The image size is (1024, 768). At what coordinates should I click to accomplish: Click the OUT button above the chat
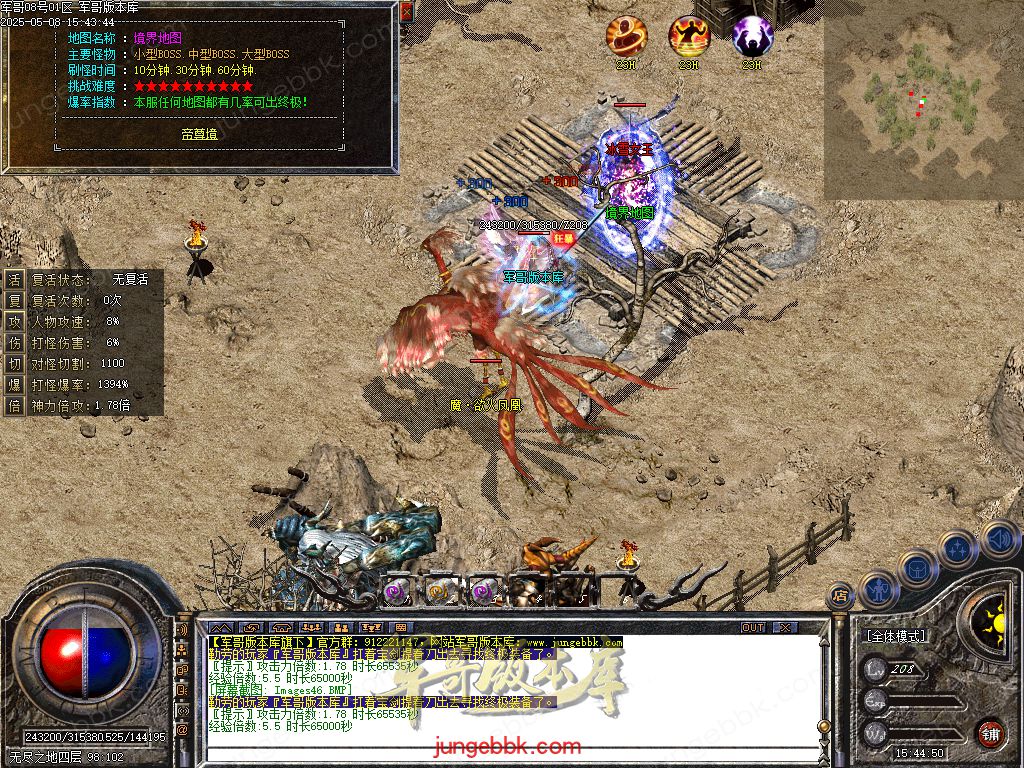click(753, 627)
